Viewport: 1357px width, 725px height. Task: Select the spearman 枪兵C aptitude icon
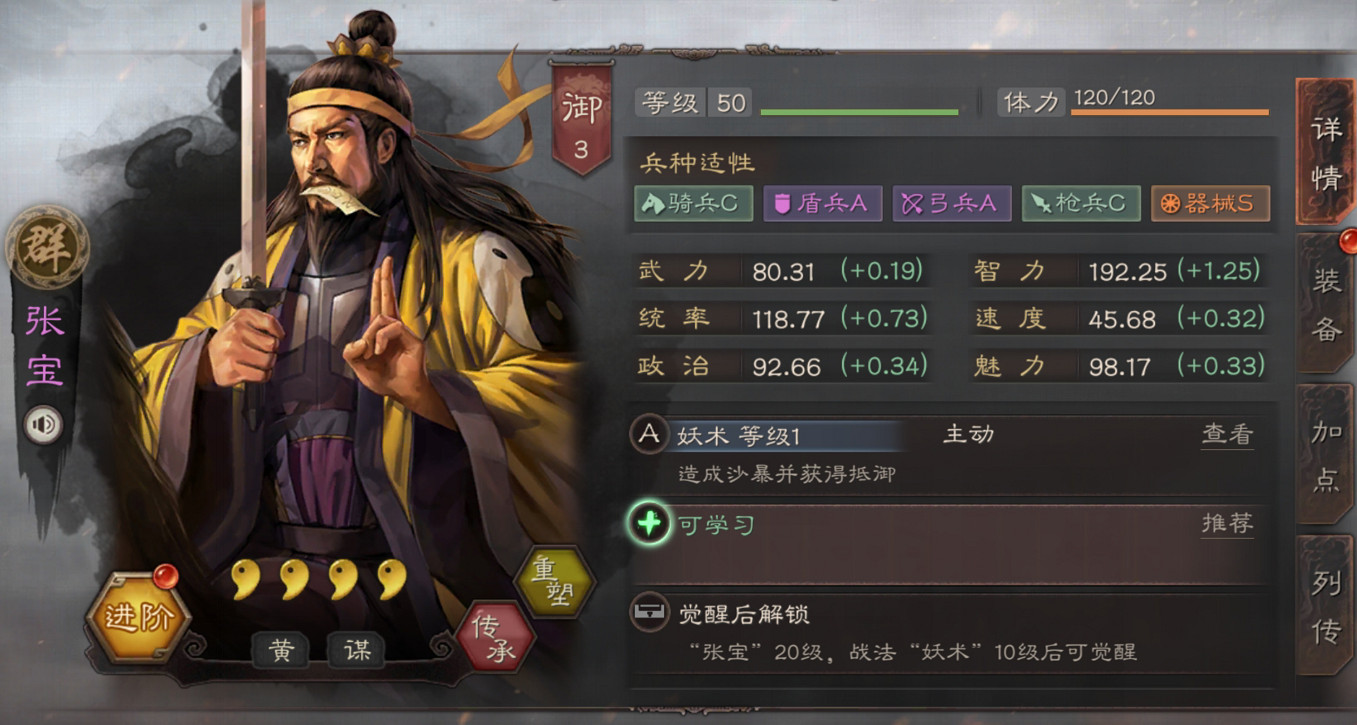(1081, 202)
